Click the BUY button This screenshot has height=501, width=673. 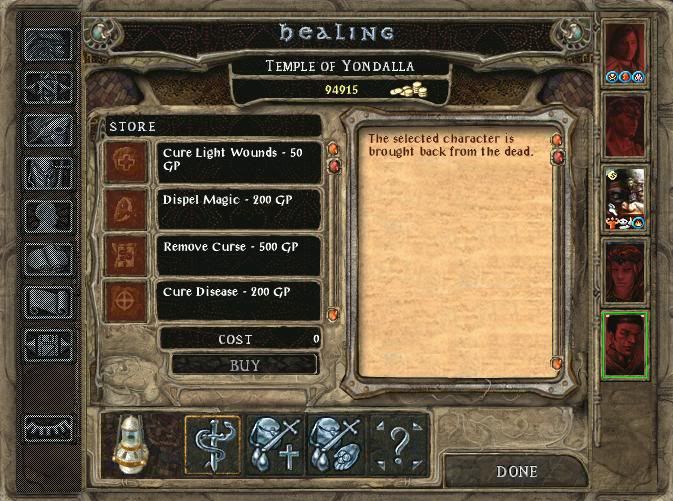[245, 365]
